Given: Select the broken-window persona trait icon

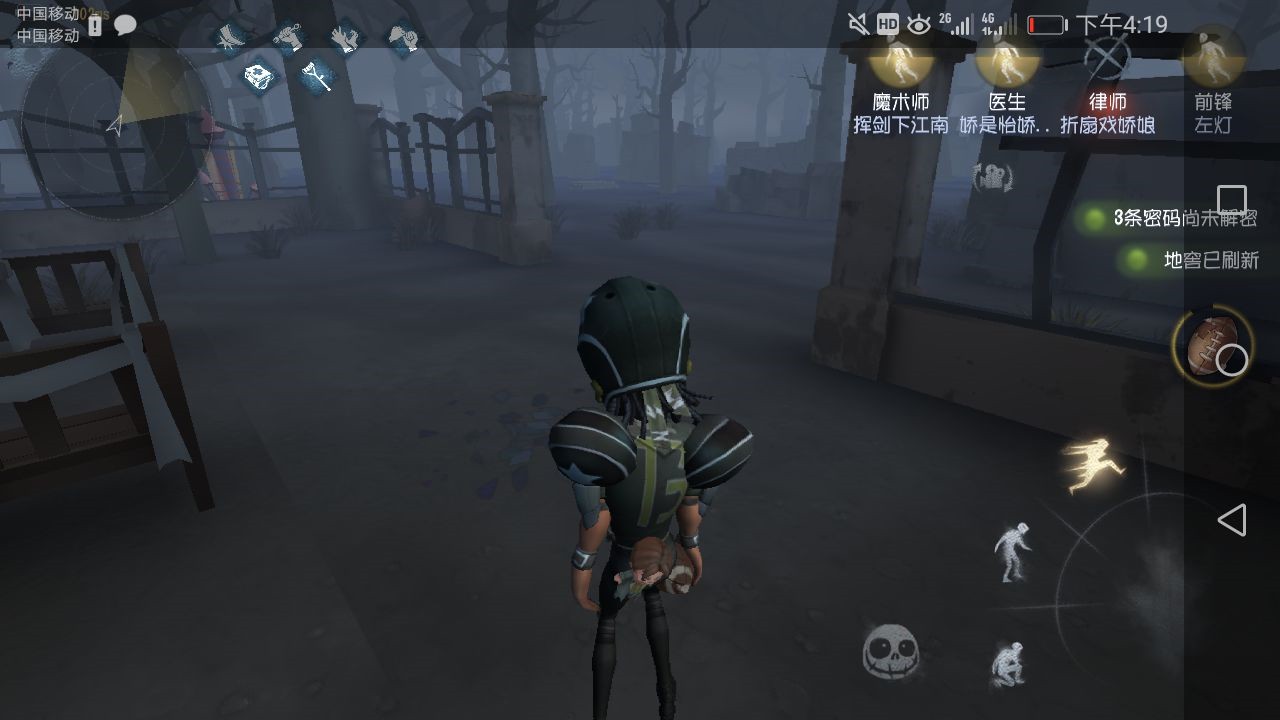Looking at the screenshot, I should point(231,38).
